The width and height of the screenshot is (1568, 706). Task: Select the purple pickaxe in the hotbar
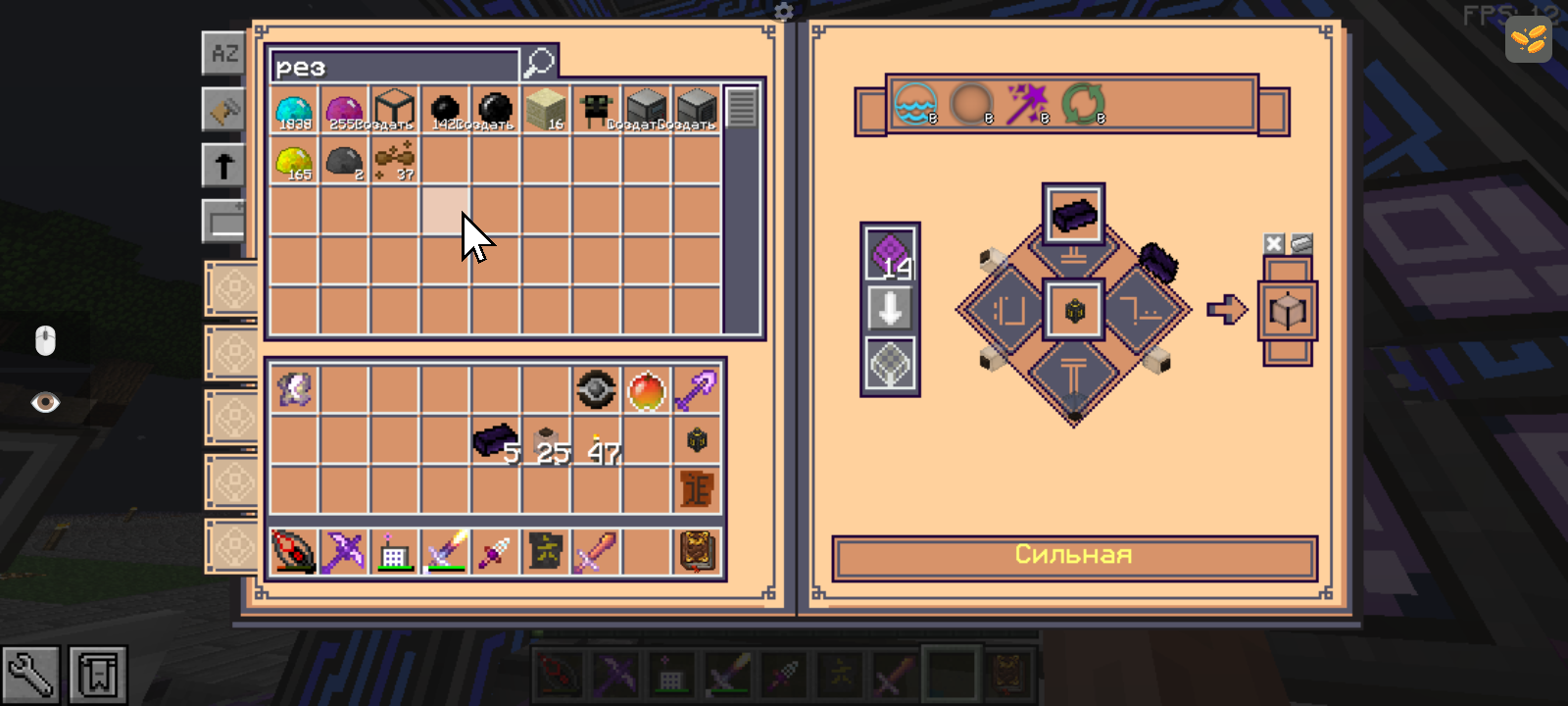[x=344, y=551]
